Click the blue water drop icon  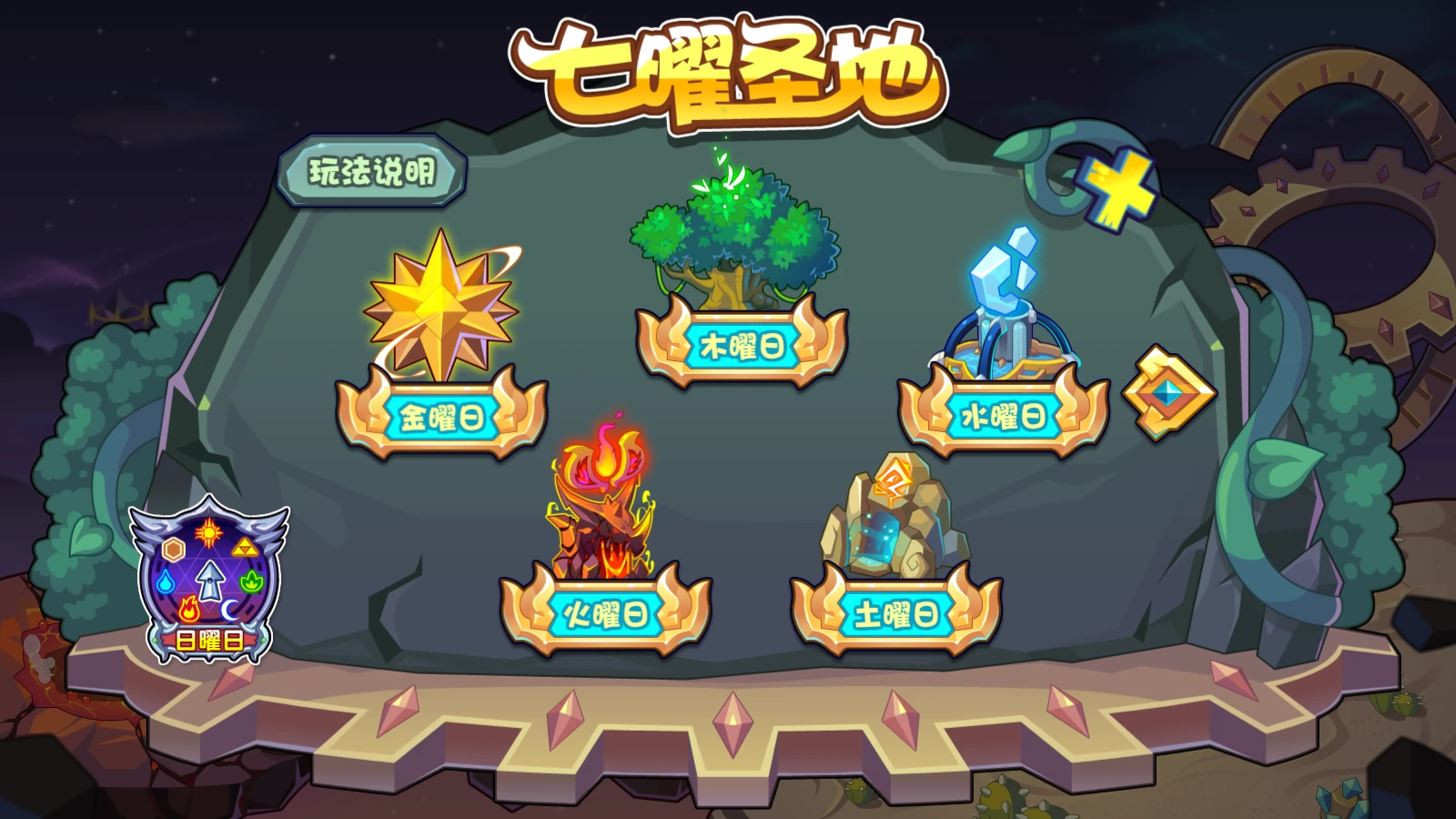[166, 581]
